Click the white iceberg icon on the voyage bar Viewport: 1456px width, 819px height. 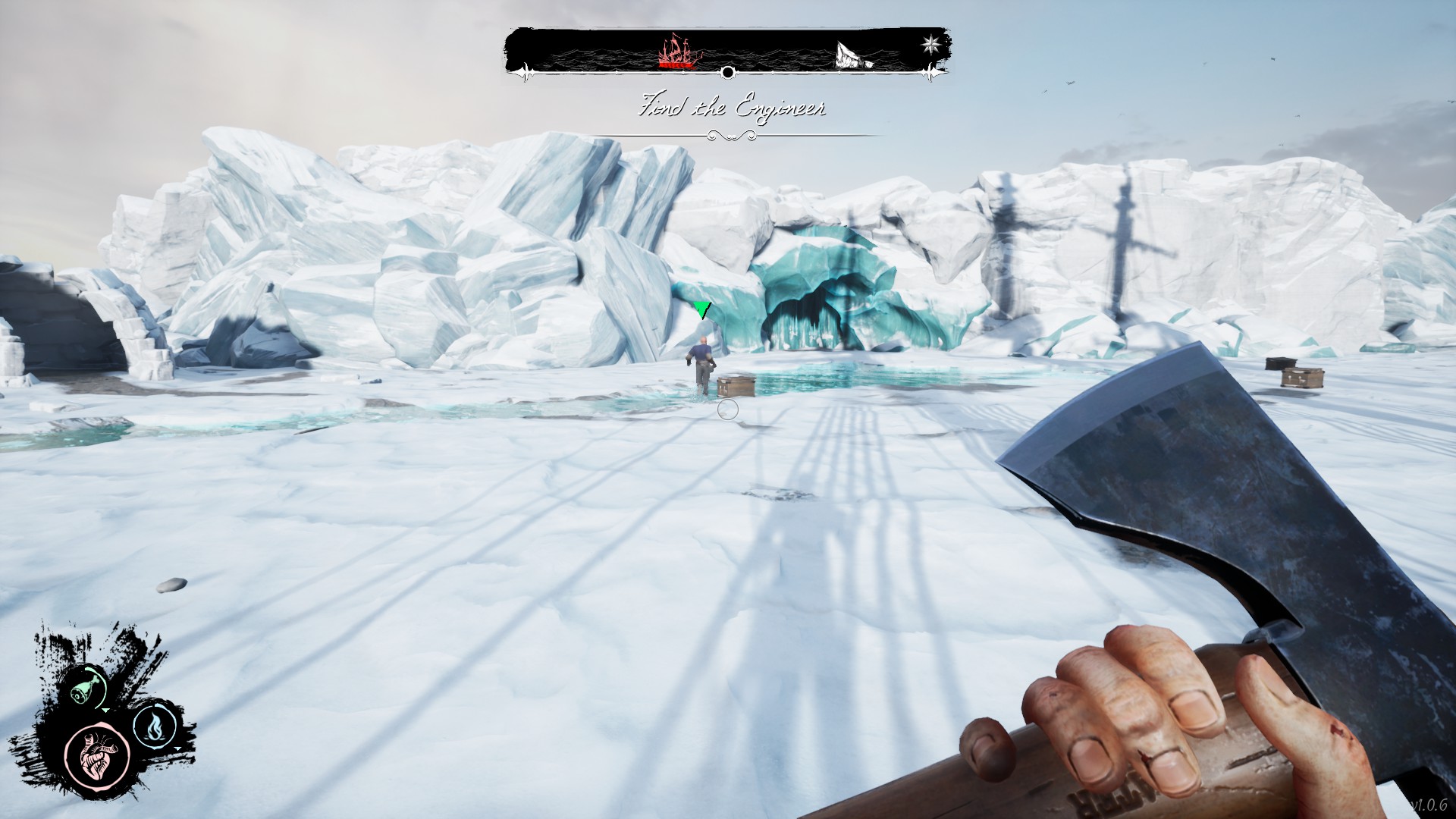click(x=854, y=55)
